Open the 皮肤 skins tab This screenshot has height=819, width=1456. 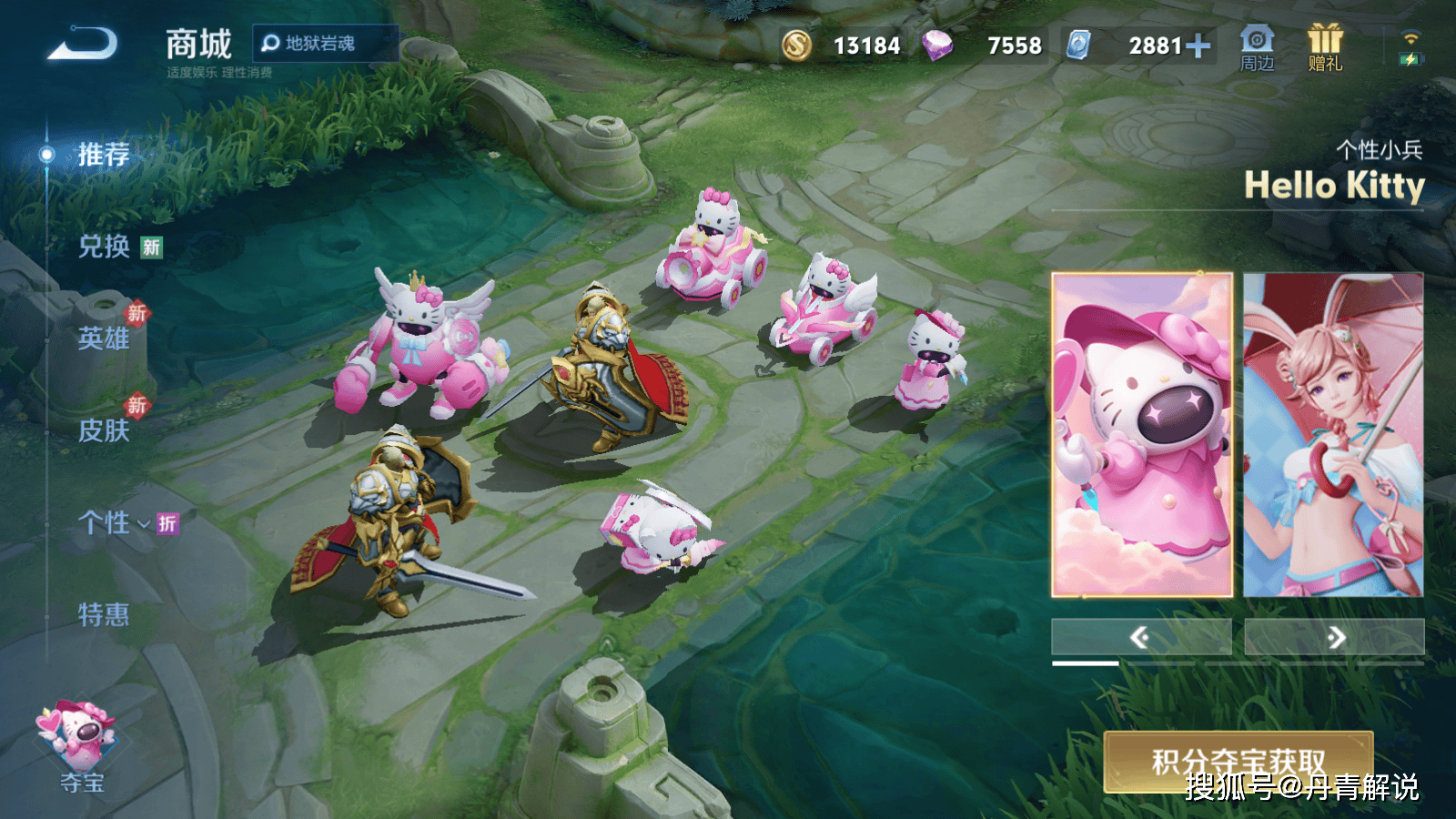(x=104, y=430)
